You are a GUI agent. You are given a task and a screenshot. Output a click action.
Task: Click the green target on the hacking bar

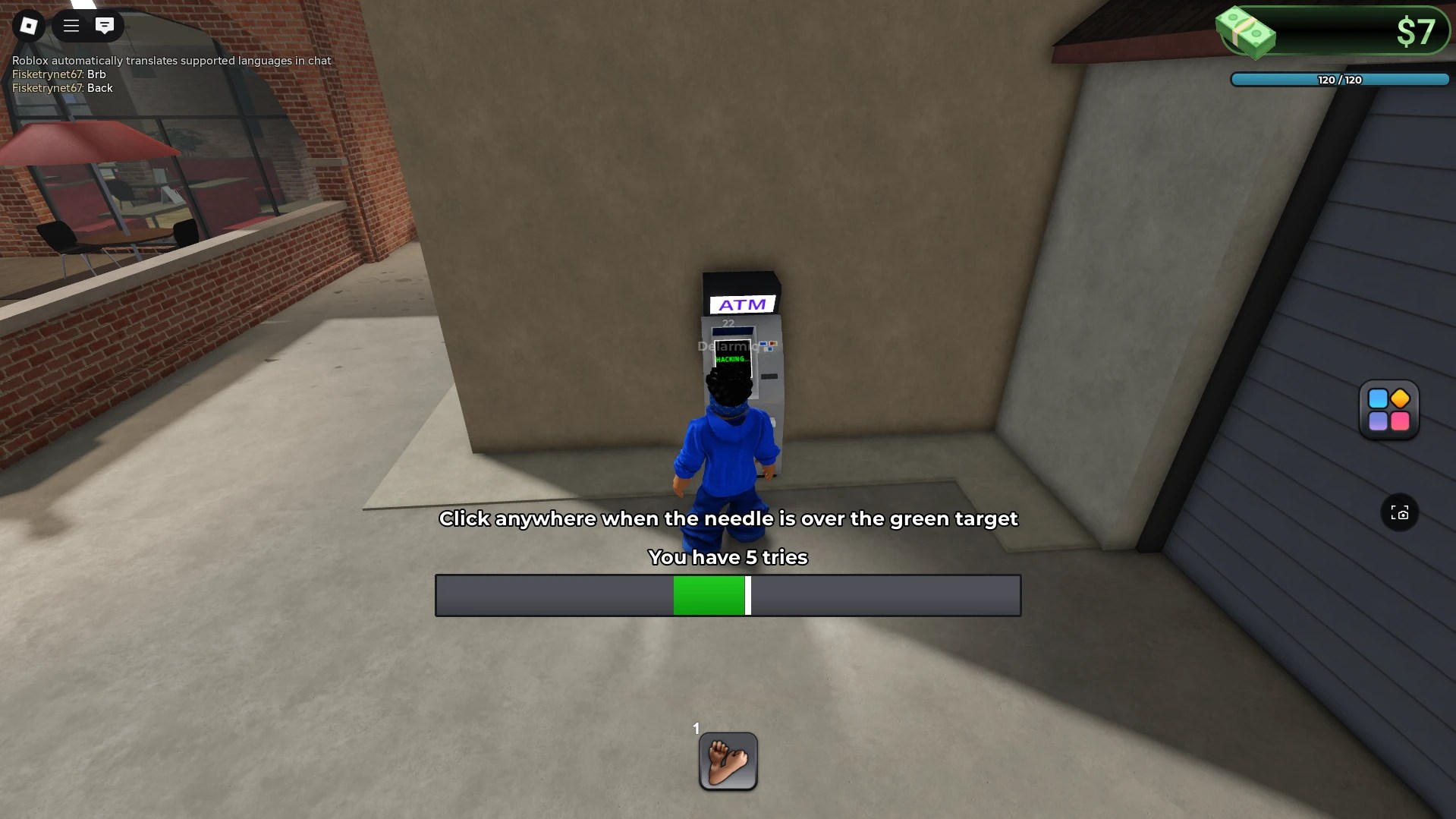coord(709,595)
